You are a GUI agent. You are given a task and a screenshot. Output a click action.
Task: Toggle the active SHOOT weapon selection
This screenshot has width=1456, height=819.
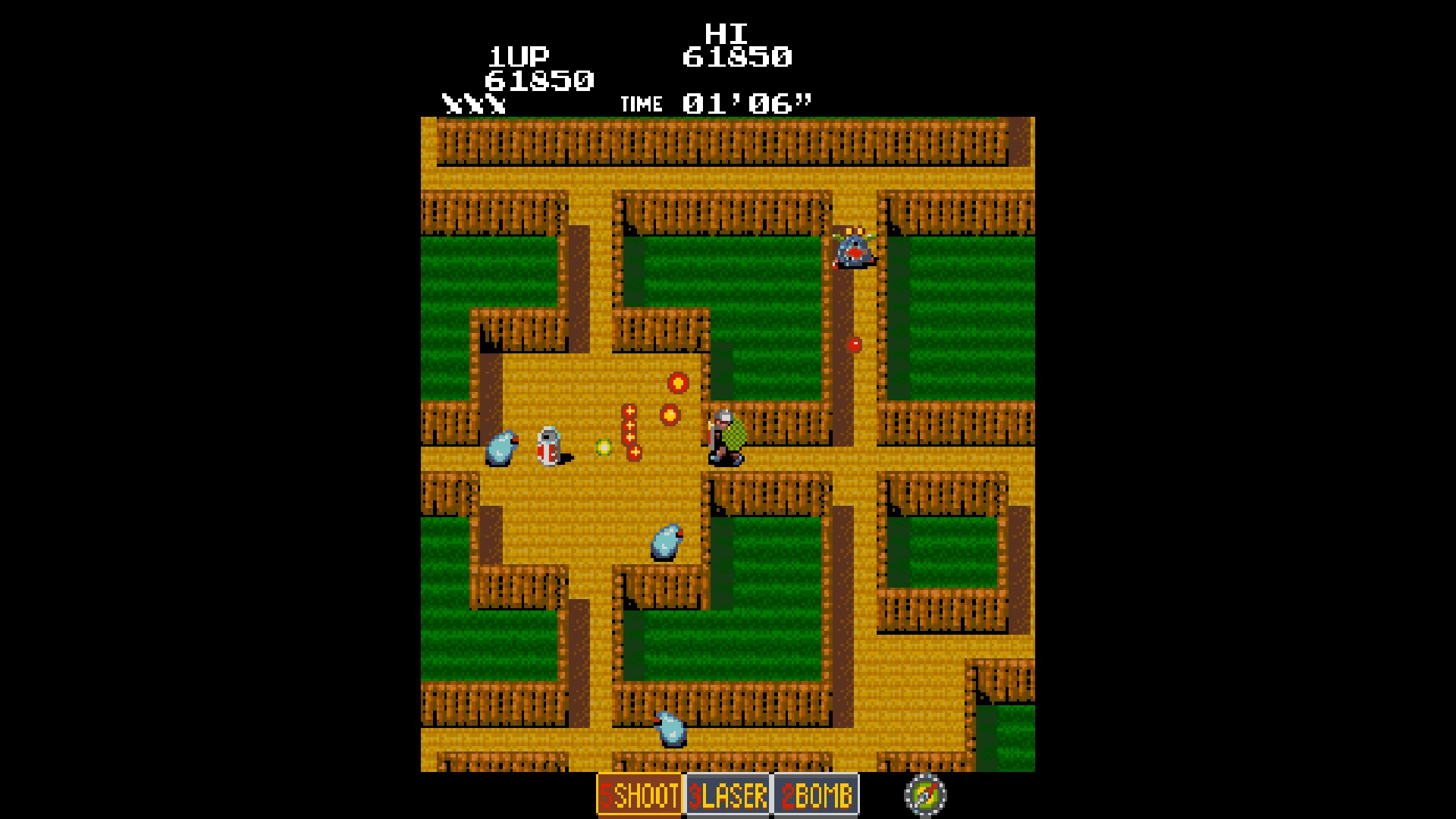click(x=639, y=796)
